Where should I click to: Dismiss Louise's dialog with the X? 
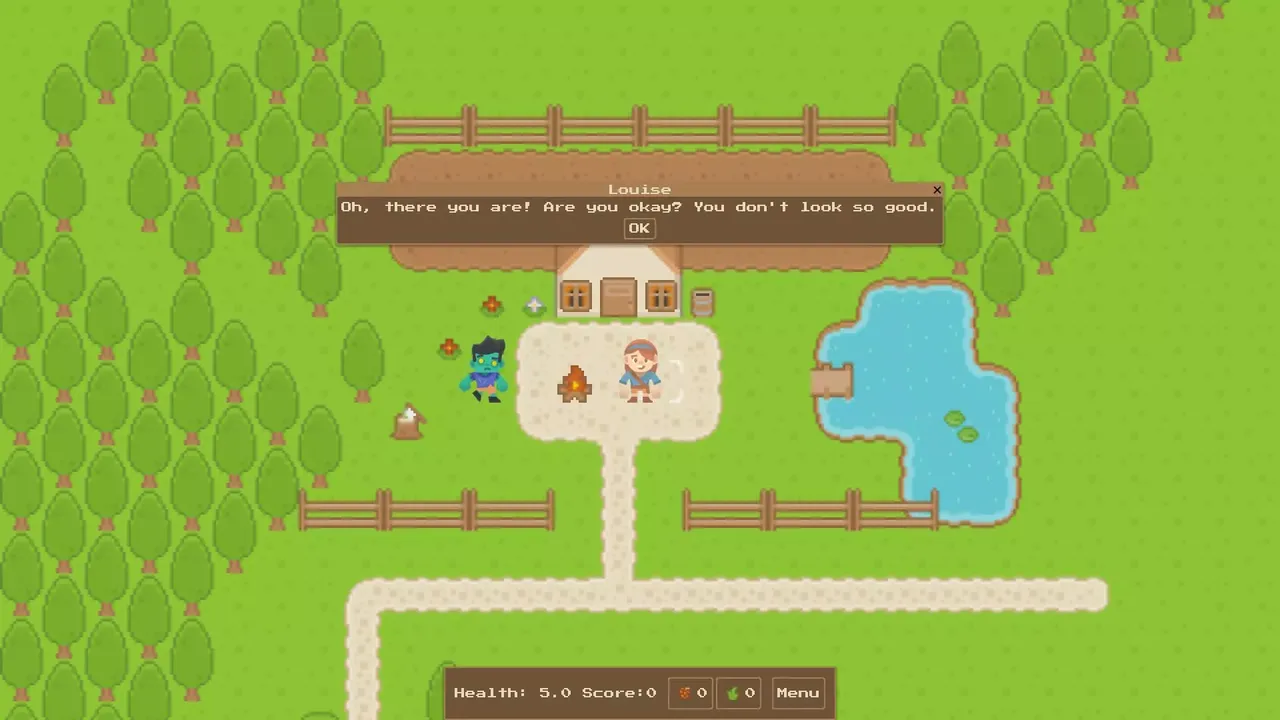(937, 190)
